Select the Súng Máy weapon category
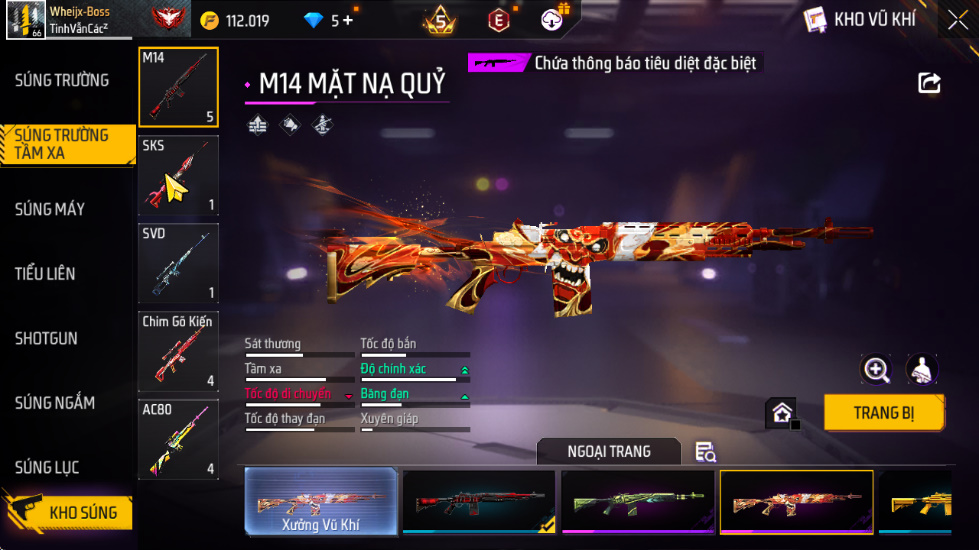Screen dimensions: 979x550 coord(50,209)
